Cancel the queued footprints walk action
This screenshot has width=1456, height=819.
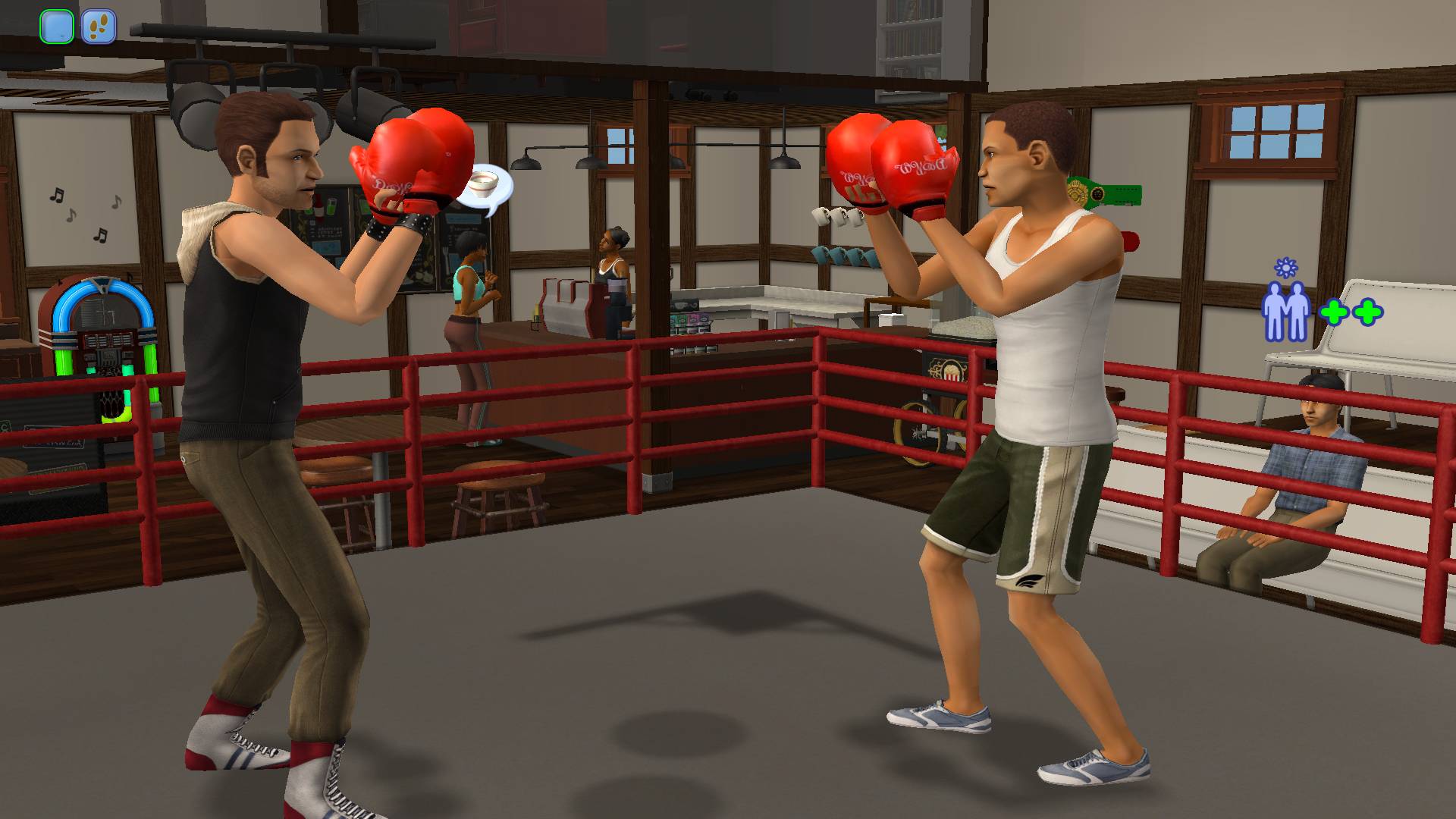pos(99,27)
